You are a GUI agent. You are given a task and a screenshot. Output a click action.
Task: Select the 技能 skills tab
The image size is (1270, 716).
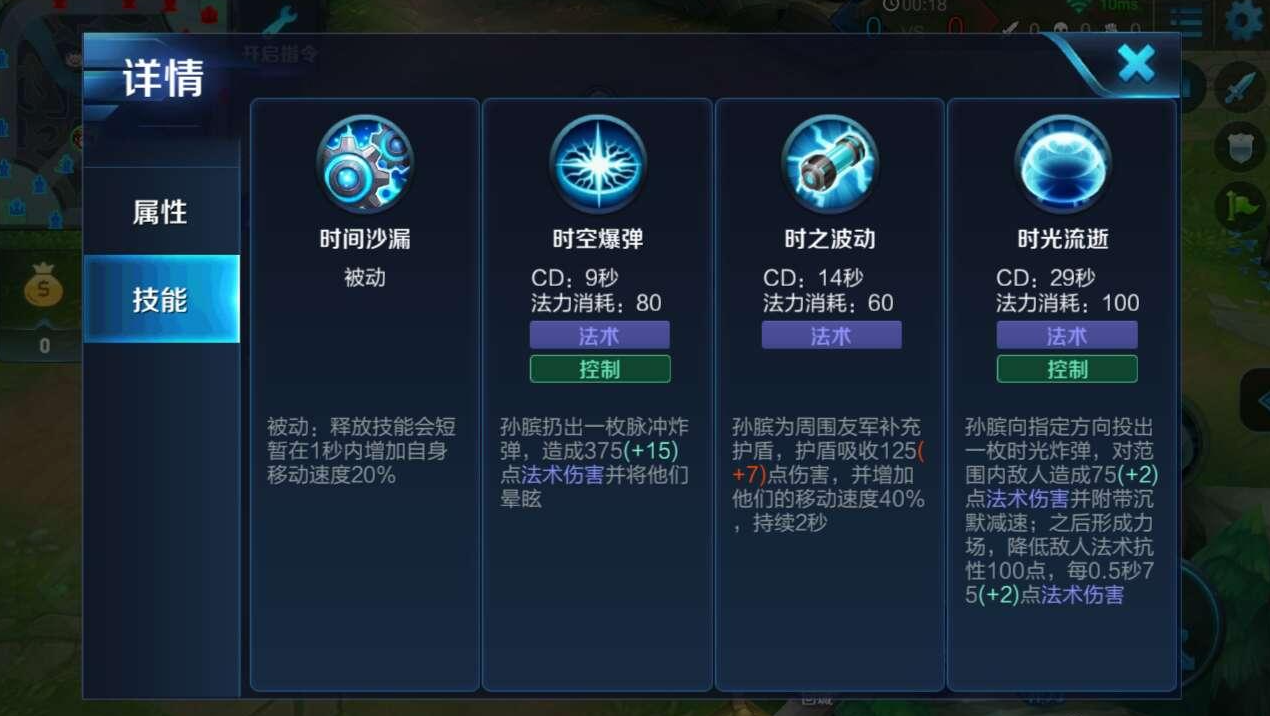click(160, 299)
